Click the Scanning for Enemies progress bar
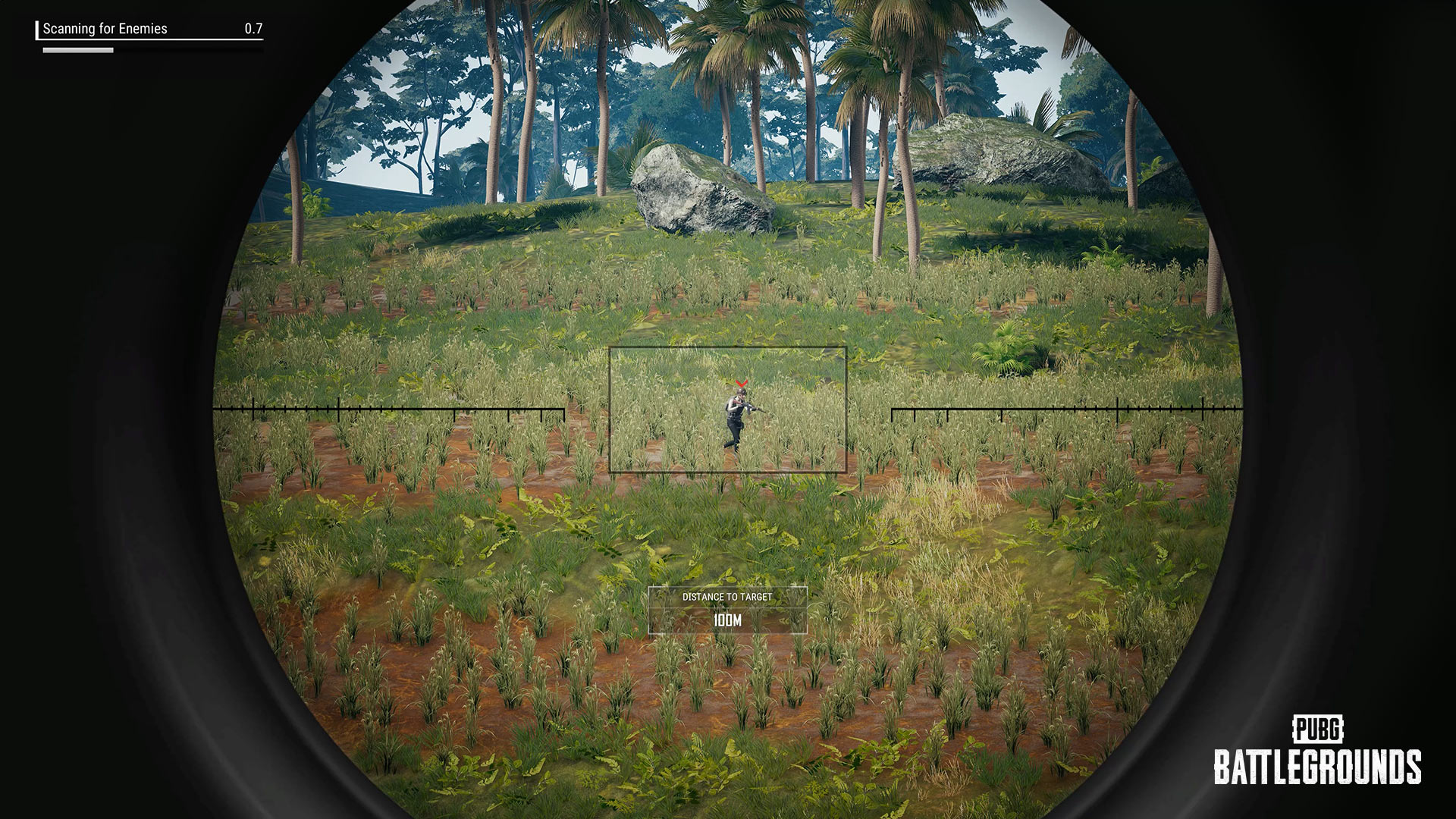This screenshot has width=1456, height=819. (80, 49)
